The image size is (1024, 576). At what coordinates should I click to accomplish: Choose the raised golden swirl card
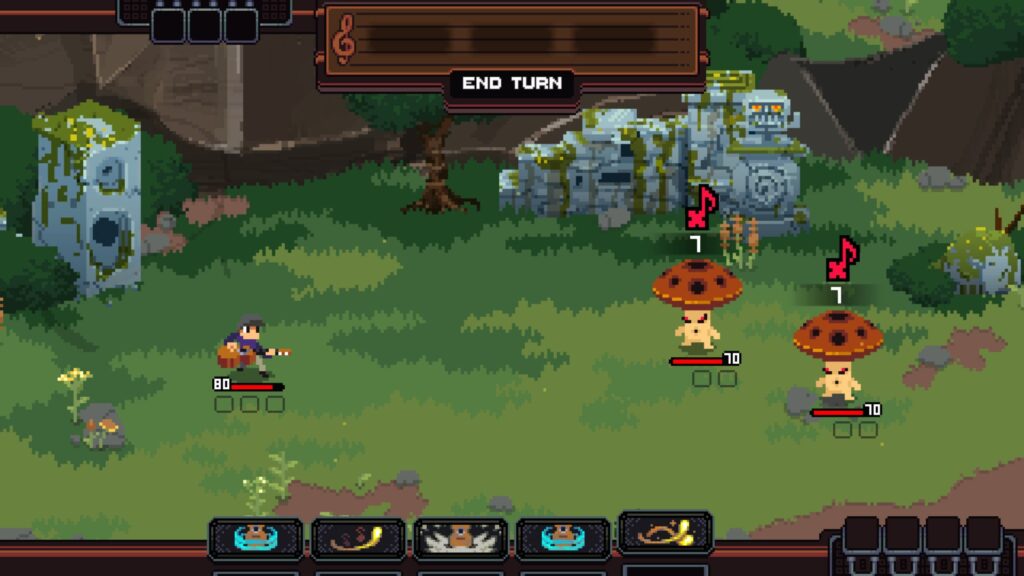(666, 533)
